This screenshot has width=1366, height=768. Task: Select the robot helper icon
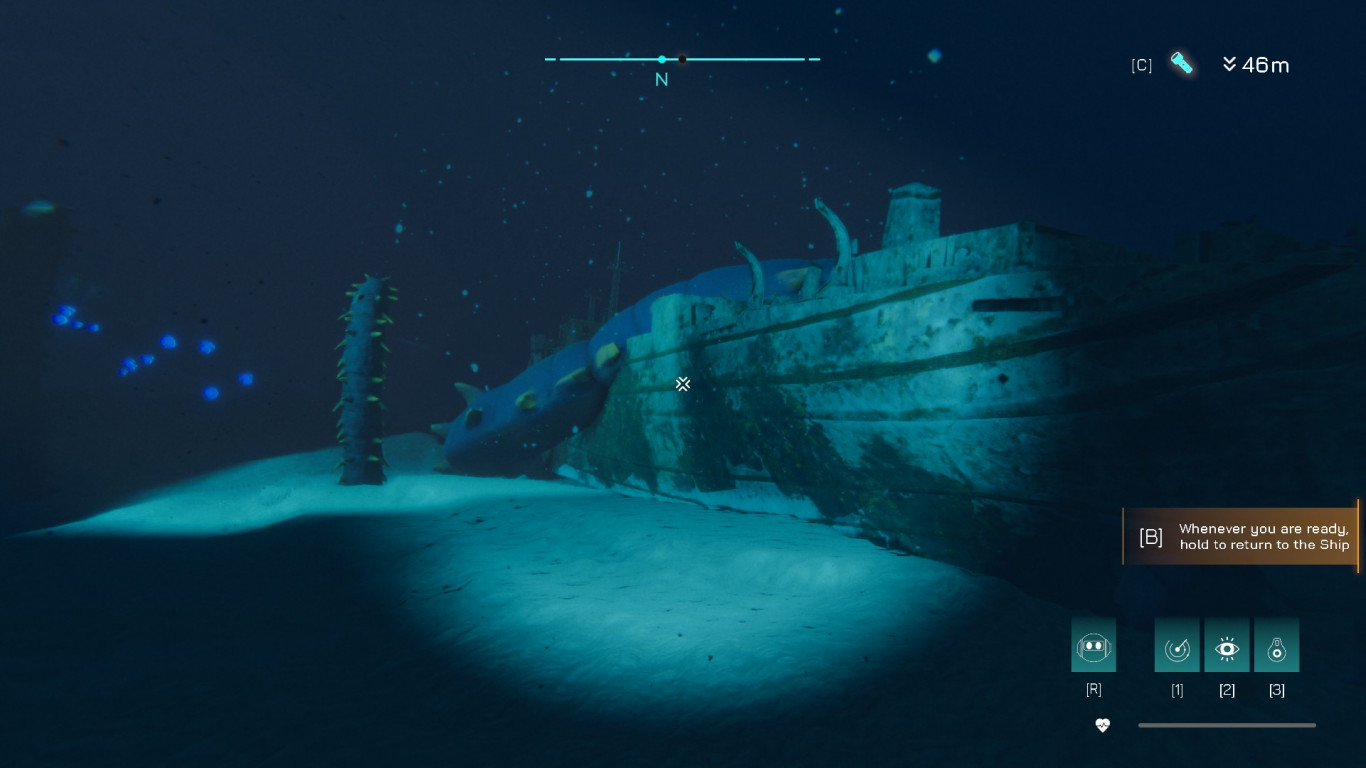[x=1093, y=646]
